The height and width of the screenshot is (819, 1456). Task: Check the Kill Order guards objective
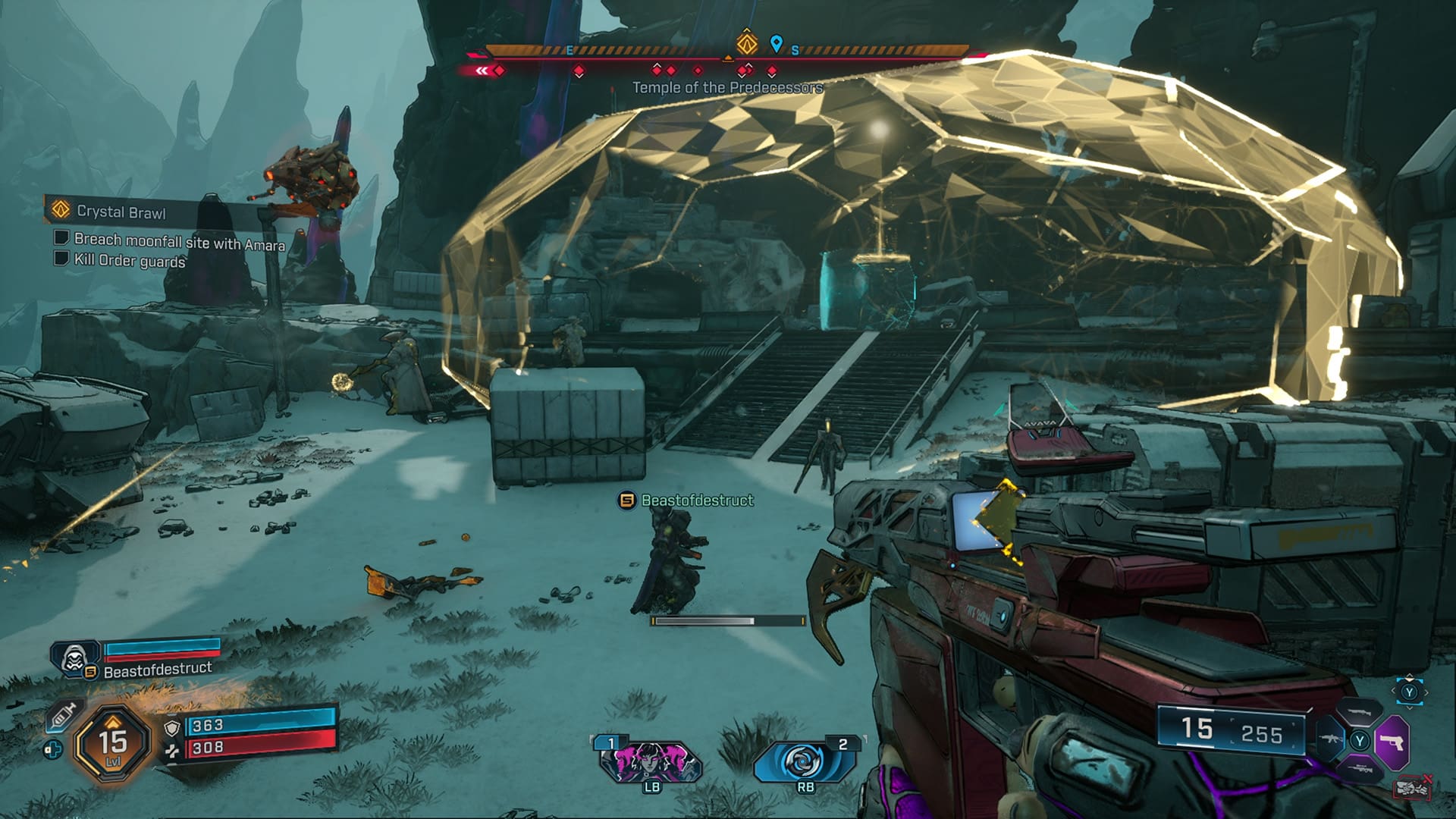[x=63, y=260]
